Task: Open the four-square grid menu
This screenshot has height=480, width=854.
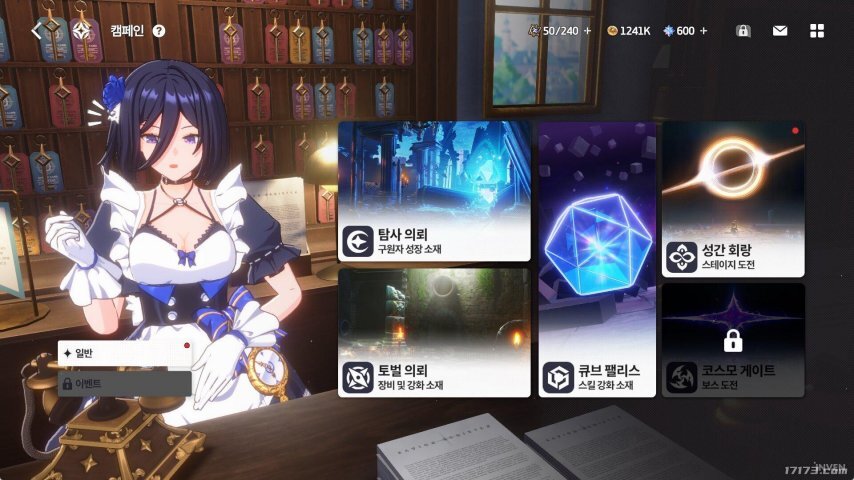Action: click(817, 31)
